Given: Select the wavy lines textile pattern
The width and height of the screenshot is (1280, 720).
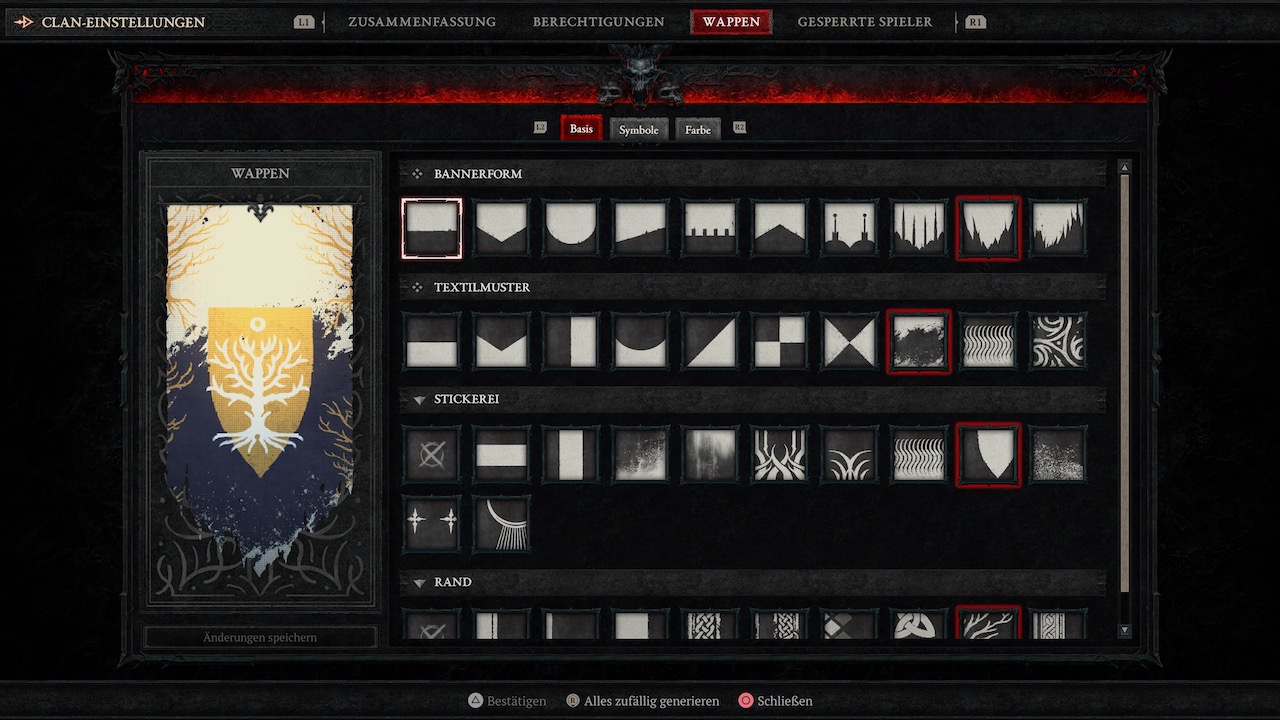Looking at the screenshot, I should point(988,341).
